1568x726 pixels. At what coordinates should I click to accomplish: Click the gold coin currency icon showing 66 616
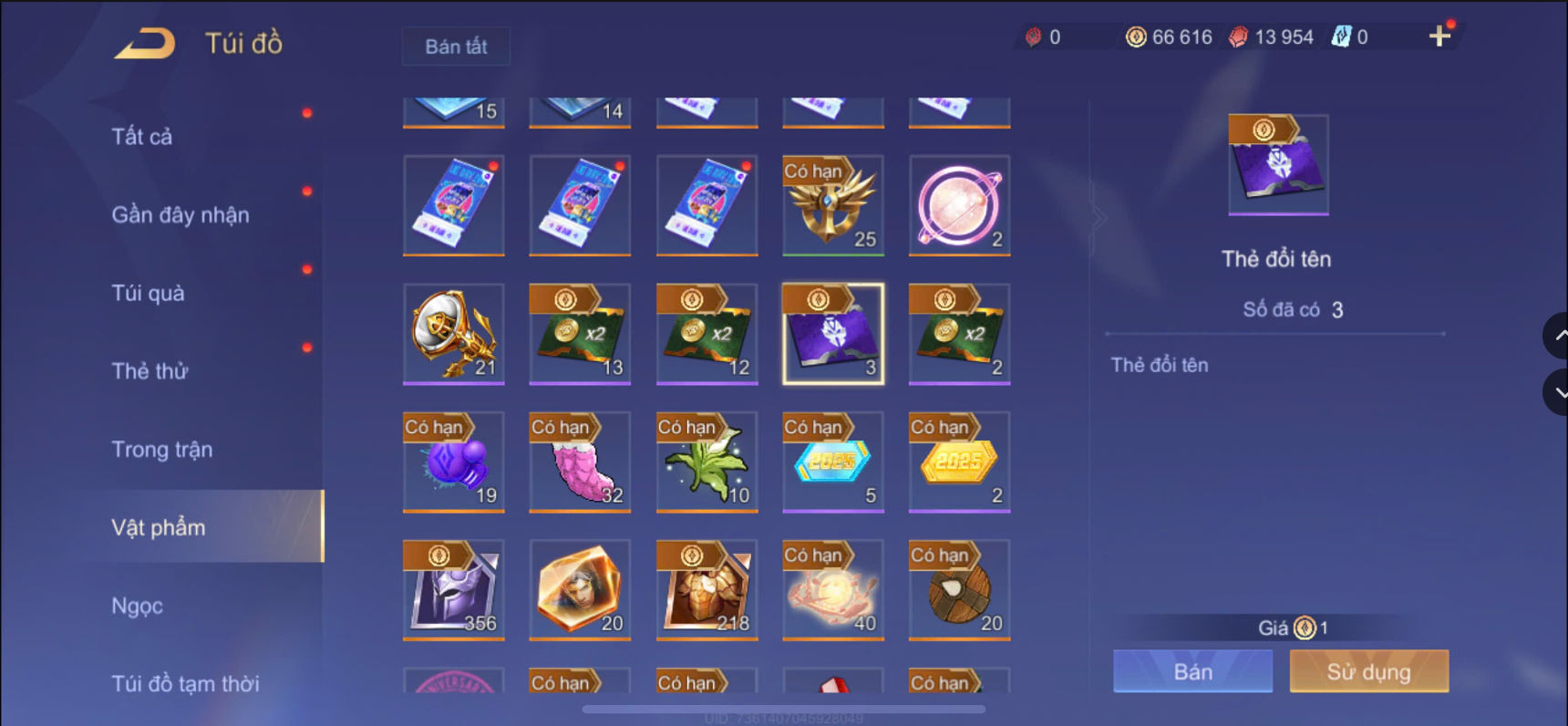pos(1133,37)
